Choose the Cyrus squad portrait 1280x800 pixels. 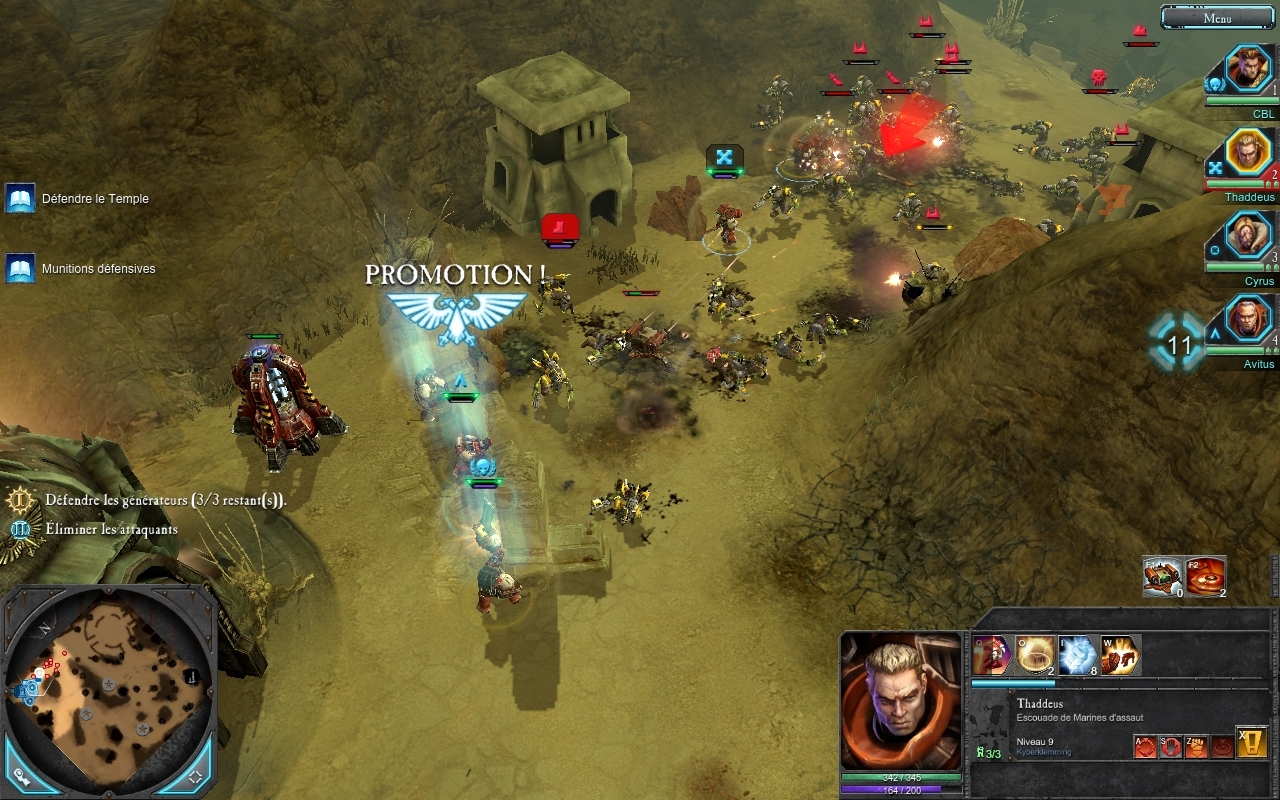tap(1249, 236)
